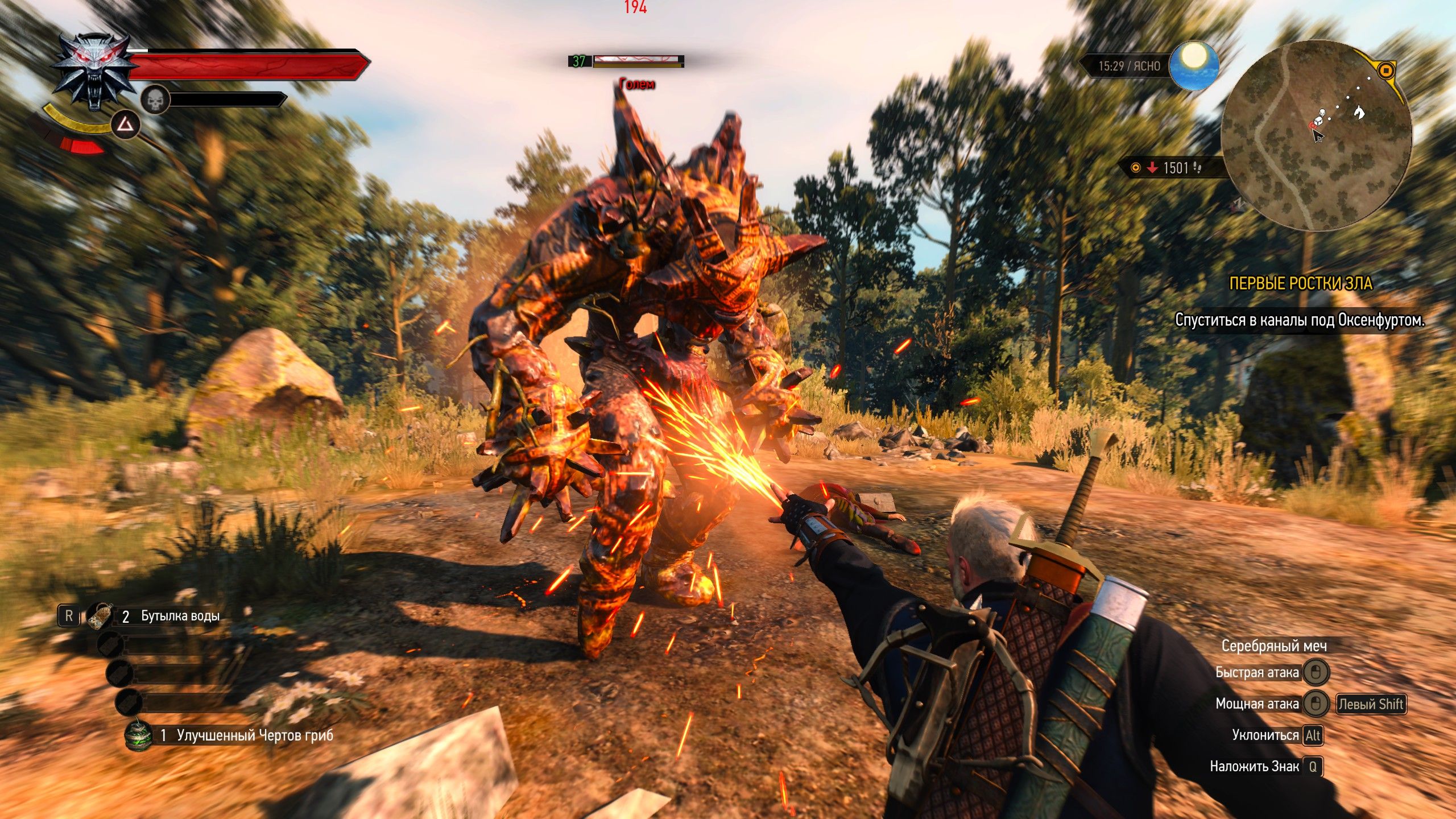Click the skull toxicity icon
This screenshot has height=819, width=1456.
[x=155, y=101]
